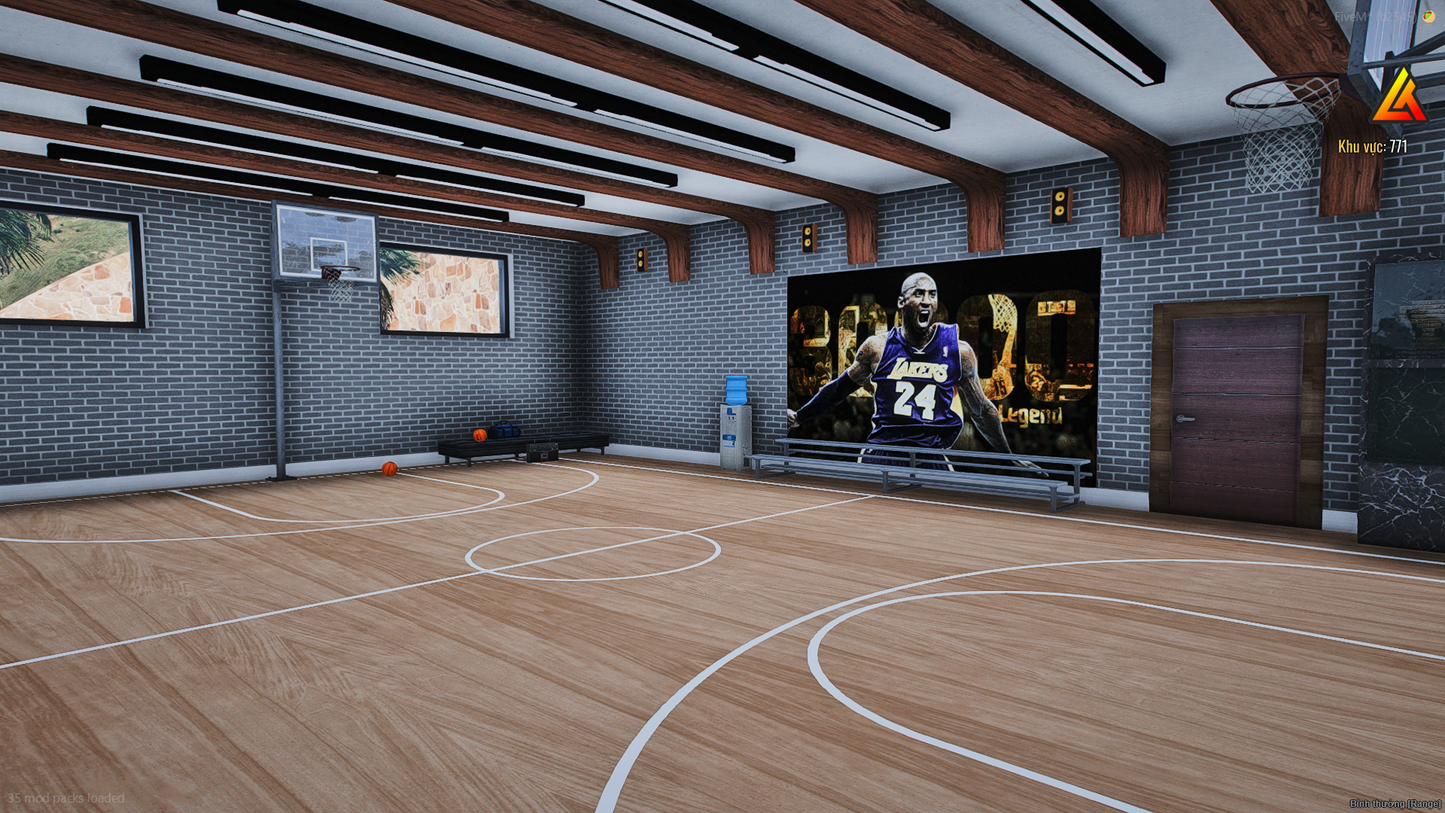1445x813 pixels.
Task: Click the taco icon beside the FiveM watermark
Action: [x=1428, y=17]
